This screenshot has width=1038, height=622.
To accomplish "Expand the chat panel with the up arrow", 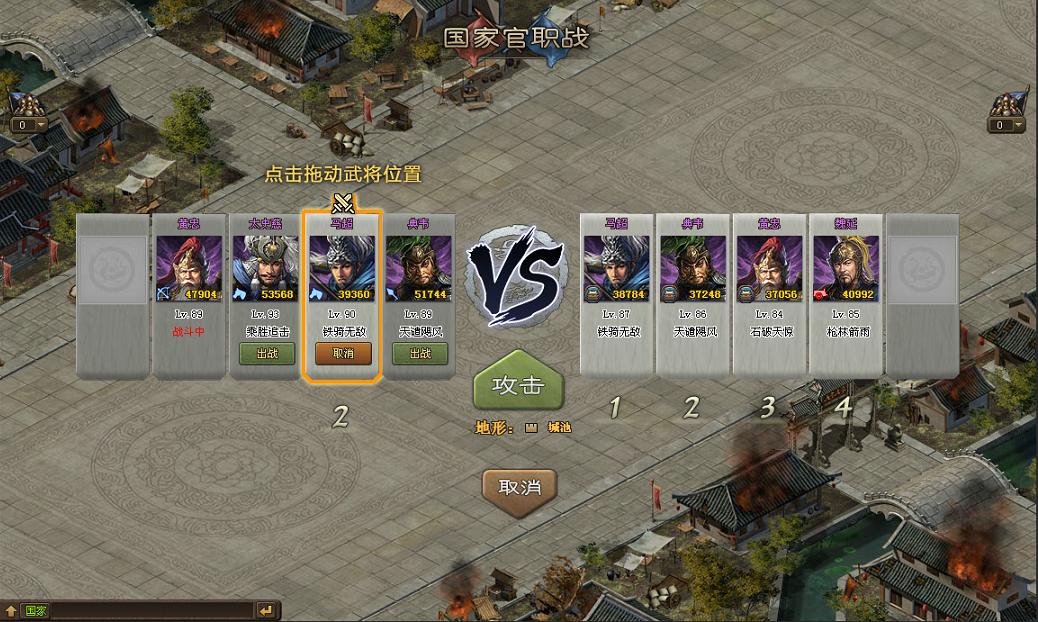I will coord(11,610).
